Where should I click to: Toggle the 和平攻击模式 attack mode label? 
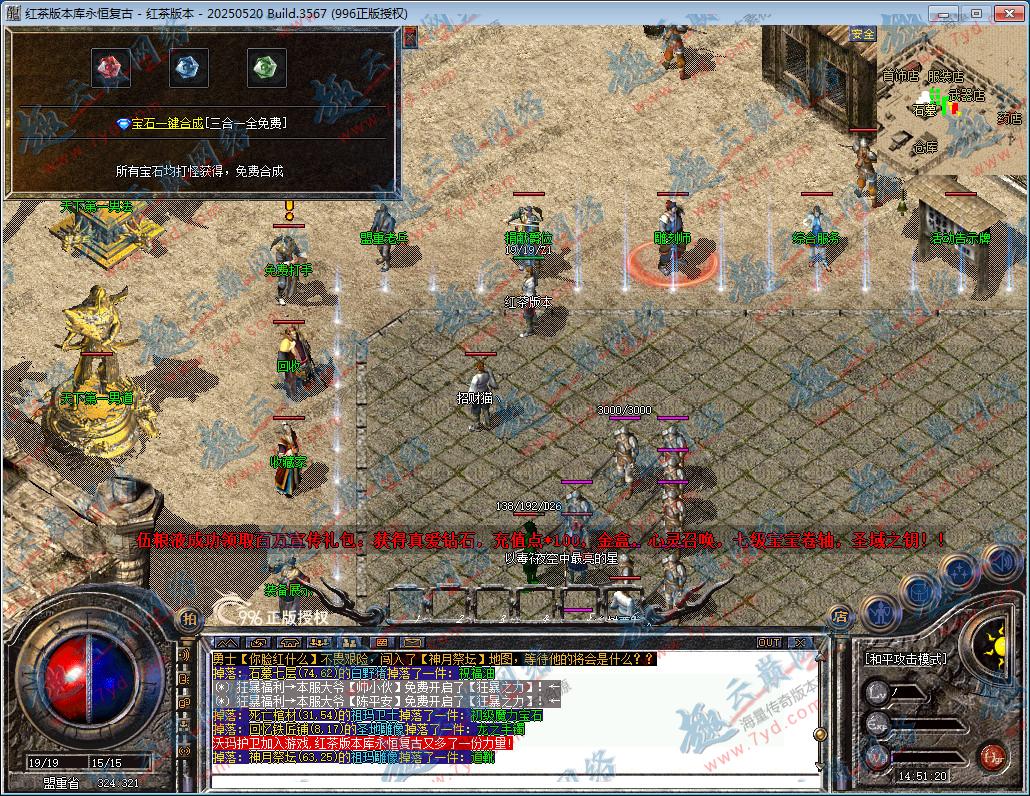905,660
